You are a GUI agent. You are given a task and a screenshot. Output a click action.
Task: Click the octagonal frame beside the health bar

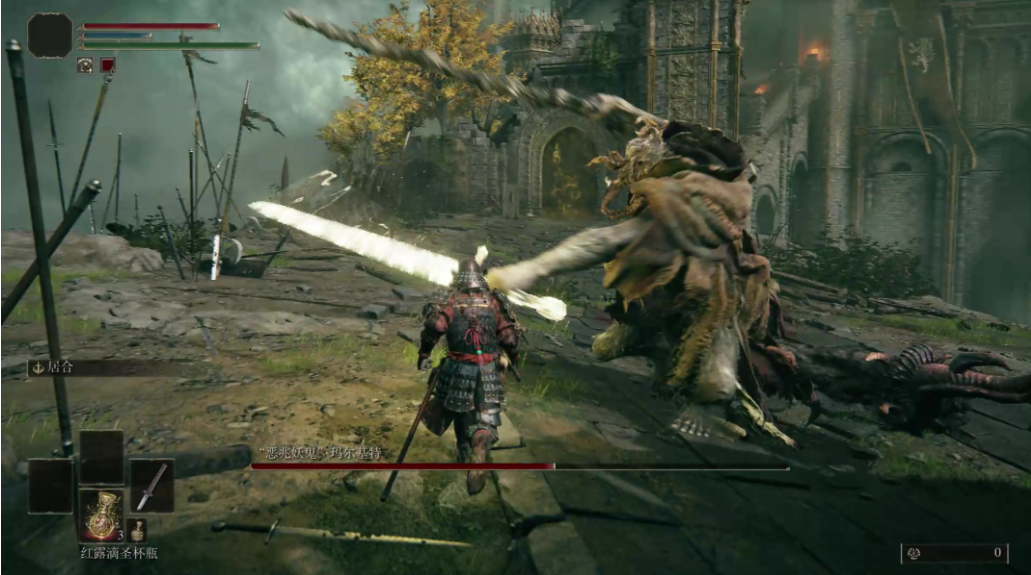pos(49,35)
